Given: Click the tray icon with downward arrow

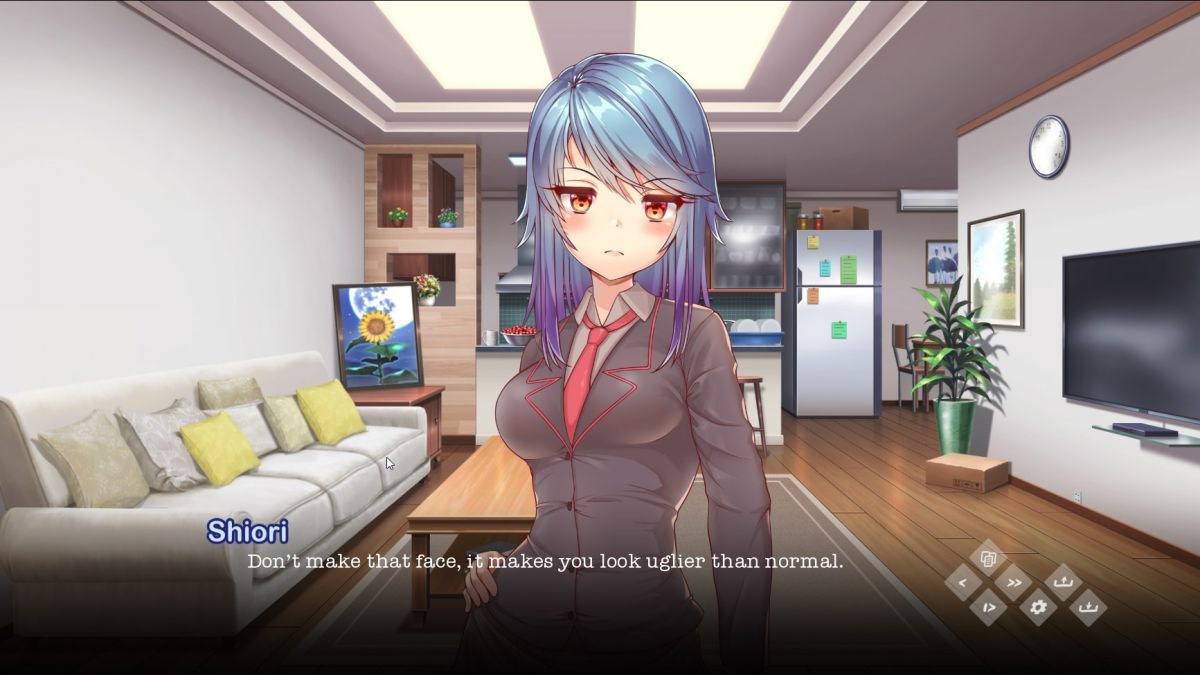Looking at the screenshot, I should pos(1088,607).
